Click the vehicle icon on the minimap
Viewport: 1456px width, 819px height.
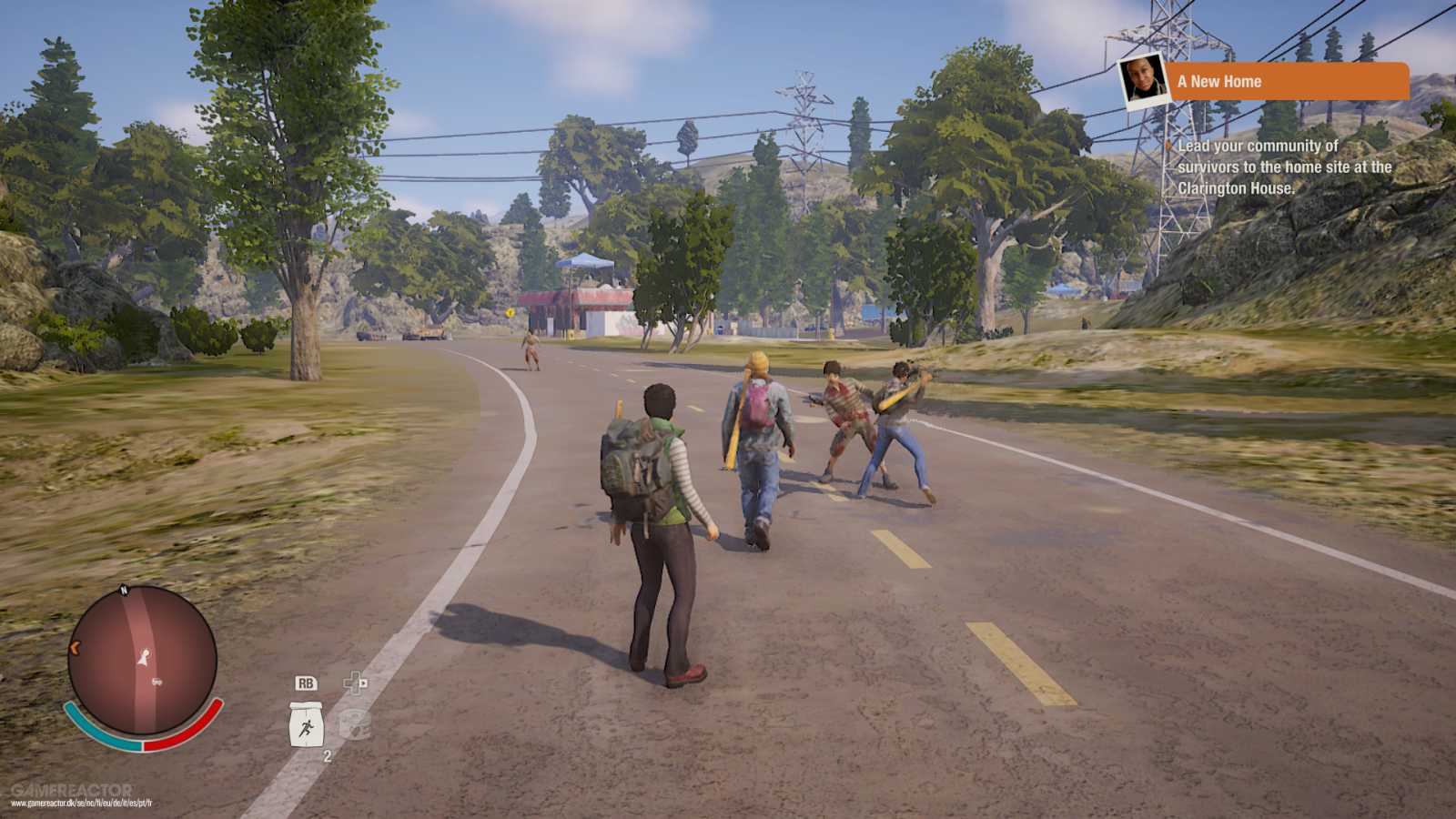pyautogui.click(x=156, y=682)
